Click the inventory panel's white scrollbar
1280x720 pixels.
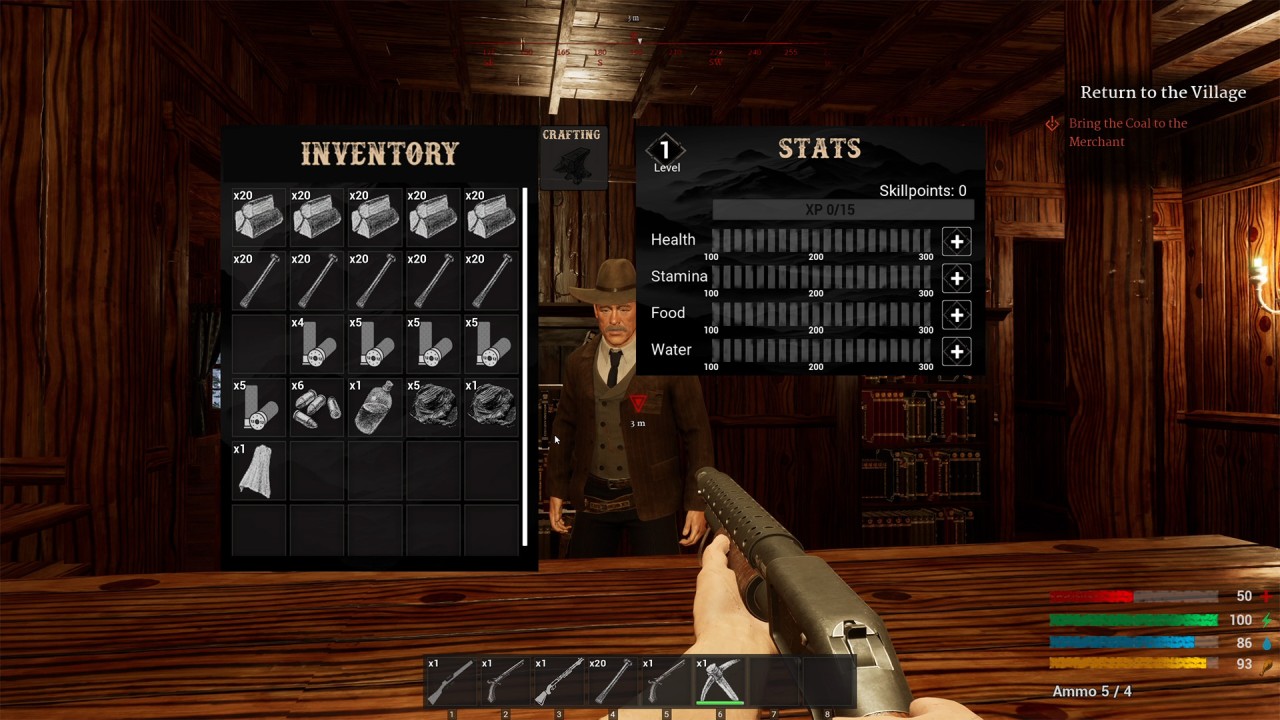pos(525,366)
